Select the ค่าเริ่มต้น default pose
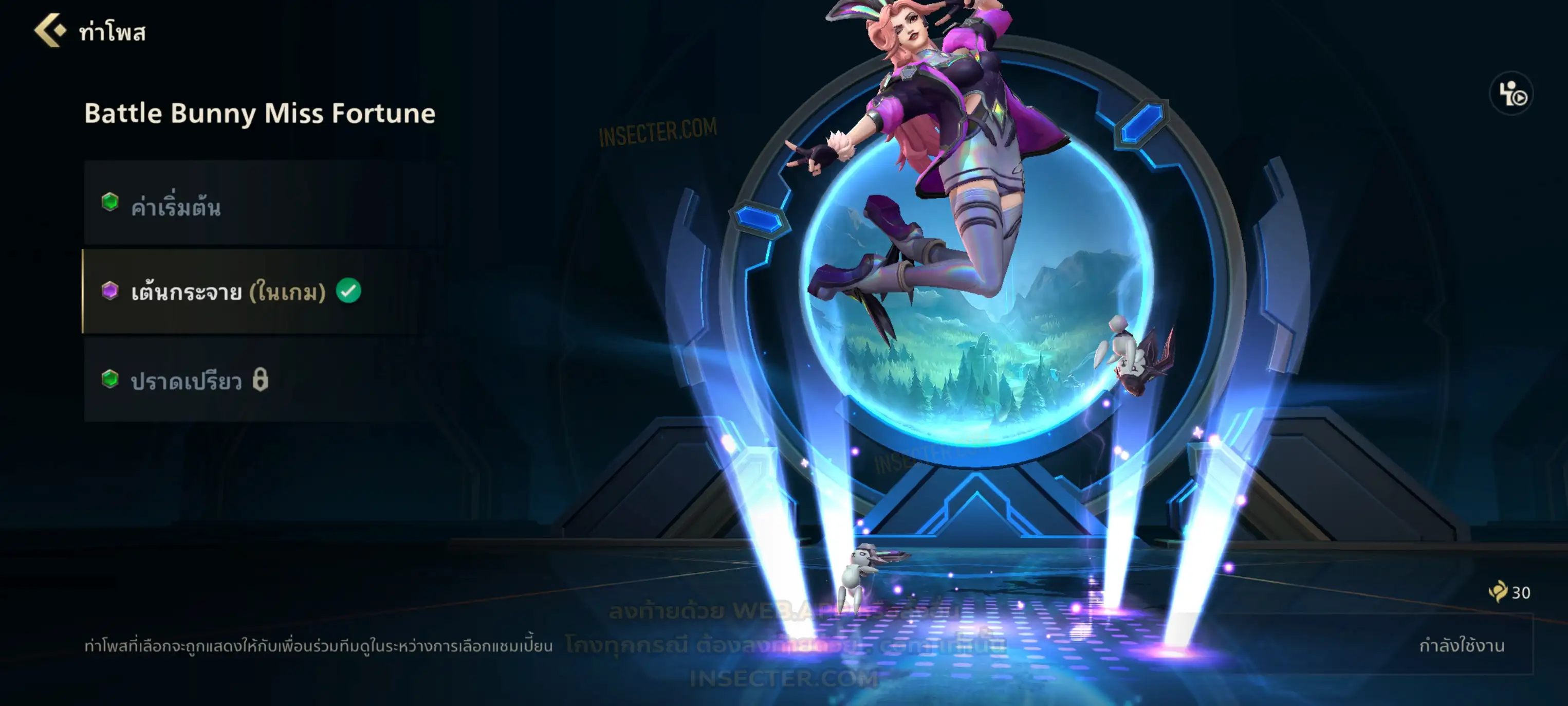The width and height of the screenshot is (1568, 706). point(261,204)
